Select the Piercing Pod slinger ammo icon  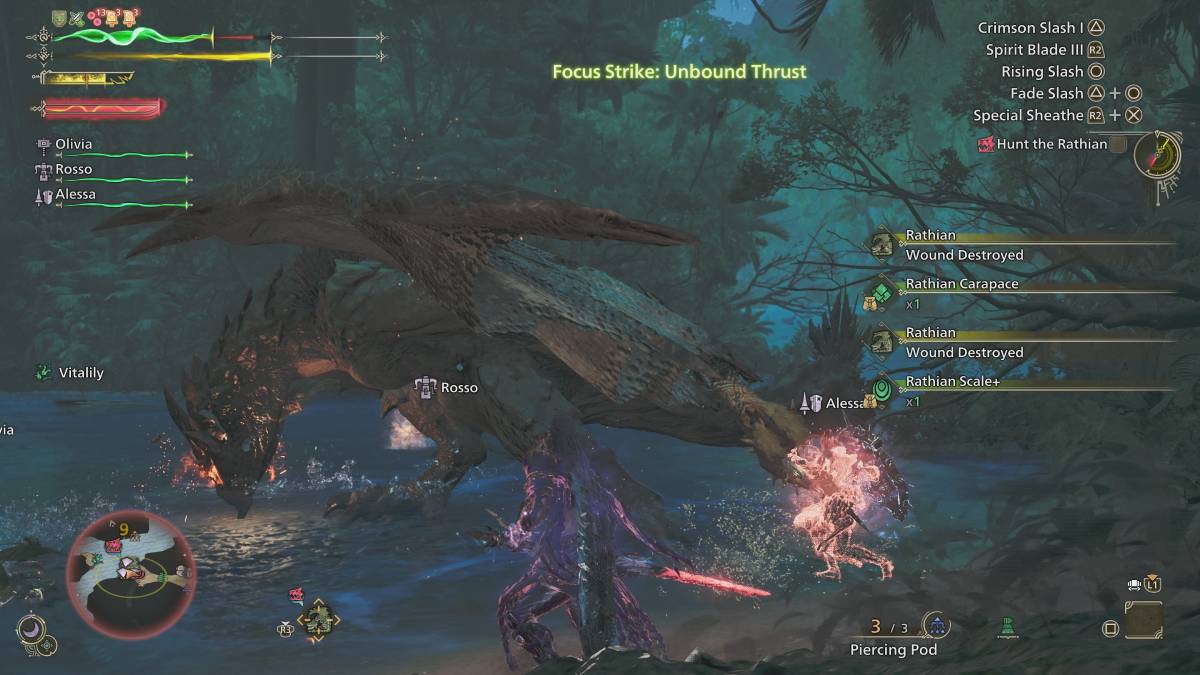pyautogui.click(x=936, y=627)
